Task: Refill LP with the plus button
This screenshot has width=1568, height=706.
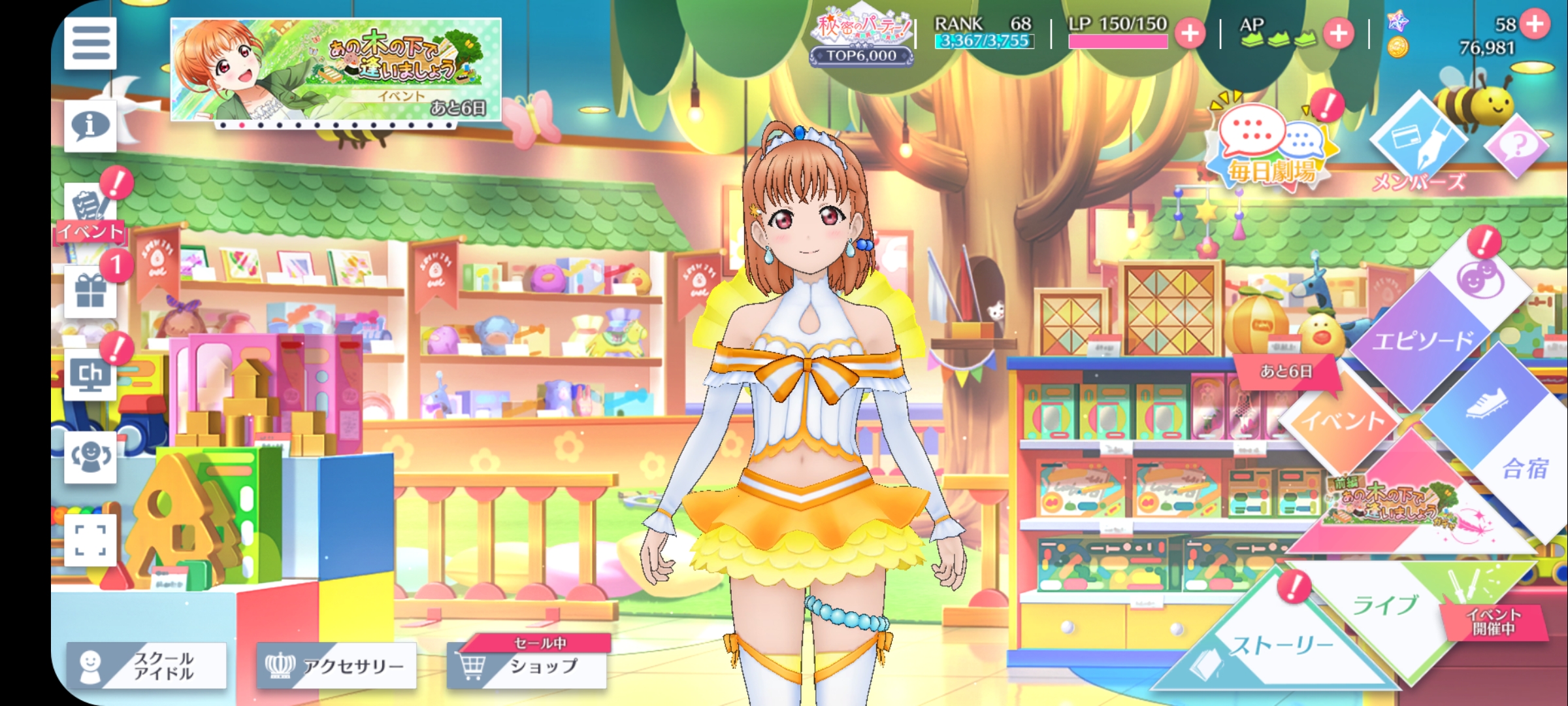Action: click(x=1190, y=33)
